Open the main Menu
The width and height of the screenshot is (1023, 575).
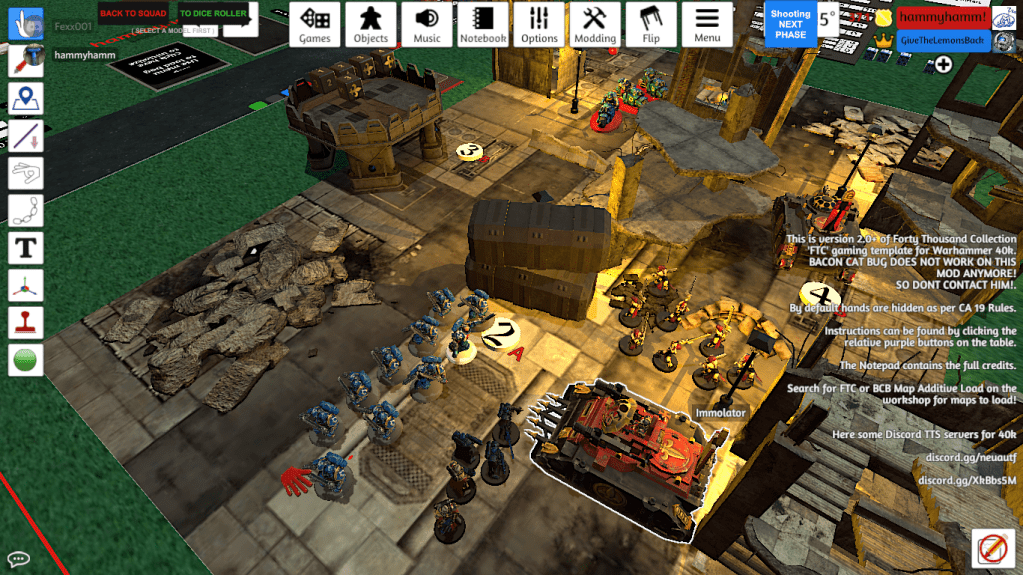pos(707,24)
